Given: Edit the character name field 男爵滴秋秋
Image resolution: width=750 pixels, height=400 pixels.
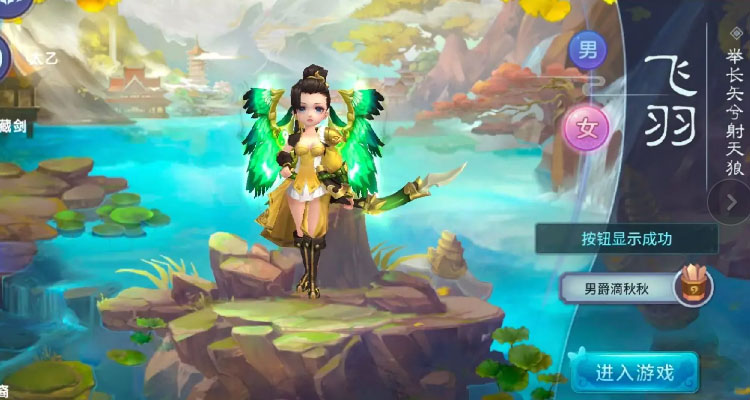Looking at the screenshot, I should click(x=616, y=287).
